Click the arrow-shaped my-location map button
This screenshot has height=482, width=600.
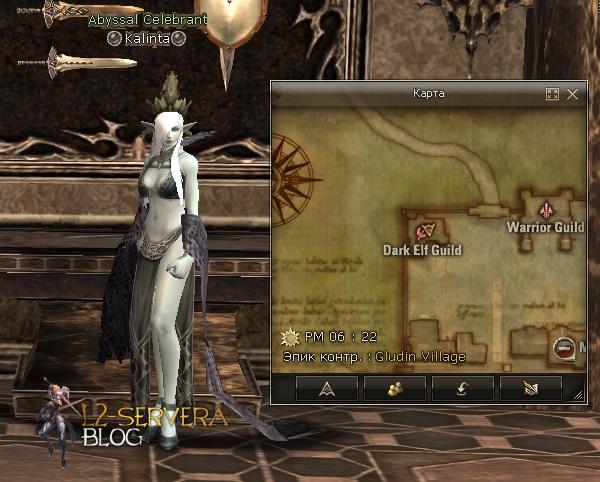click(325, 389)
